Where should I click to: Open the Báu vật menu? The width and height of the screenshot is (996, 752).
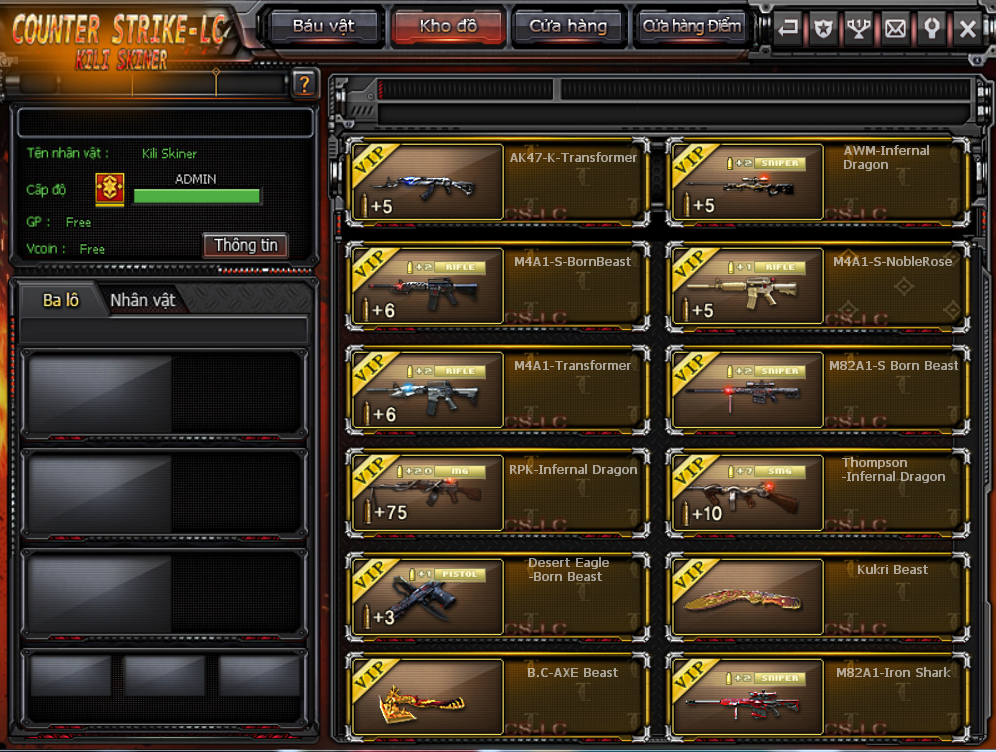click(323, 26)
